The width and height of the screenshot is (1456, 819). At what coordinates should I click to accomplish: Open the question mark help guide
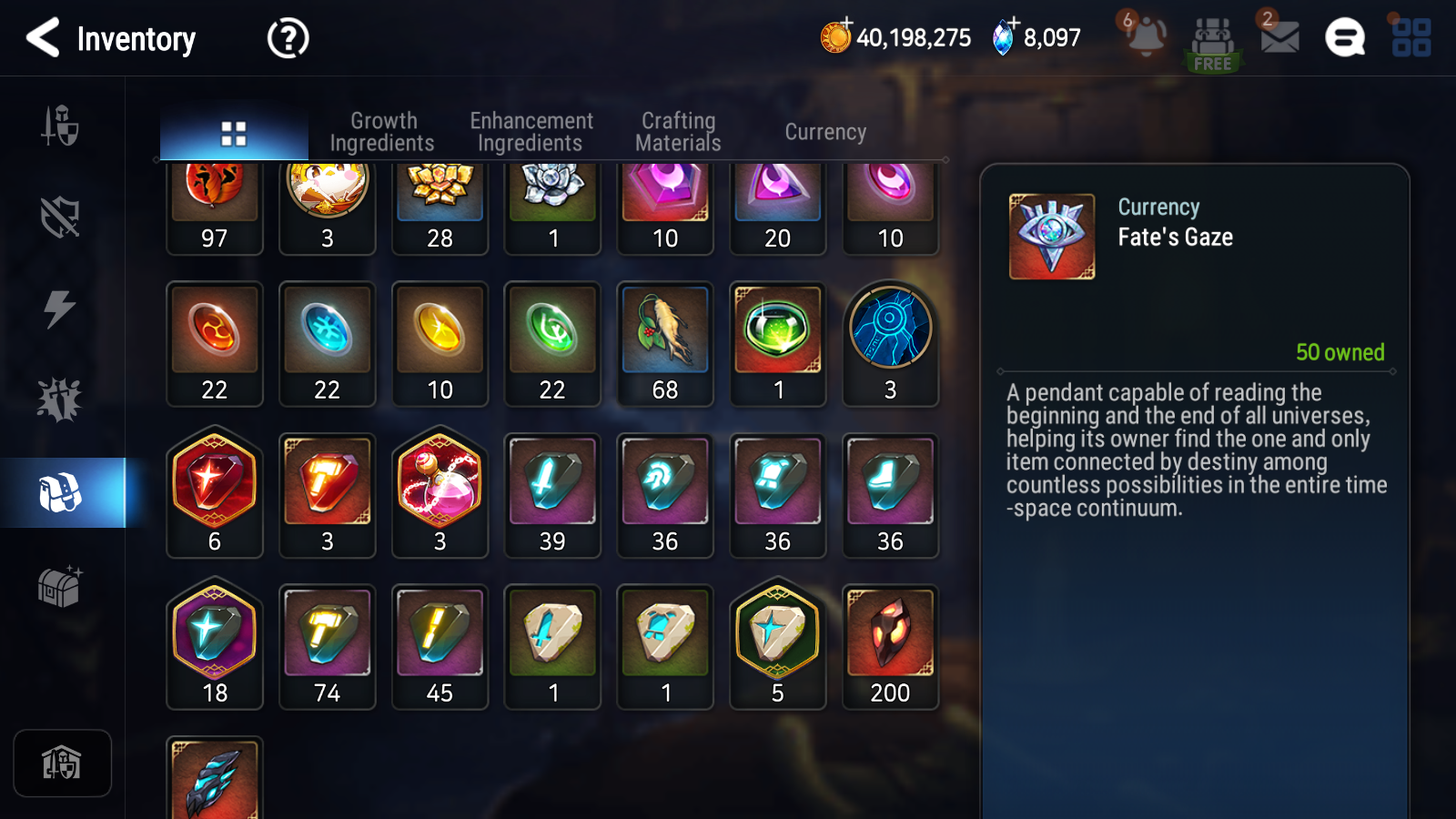[288, 39]
